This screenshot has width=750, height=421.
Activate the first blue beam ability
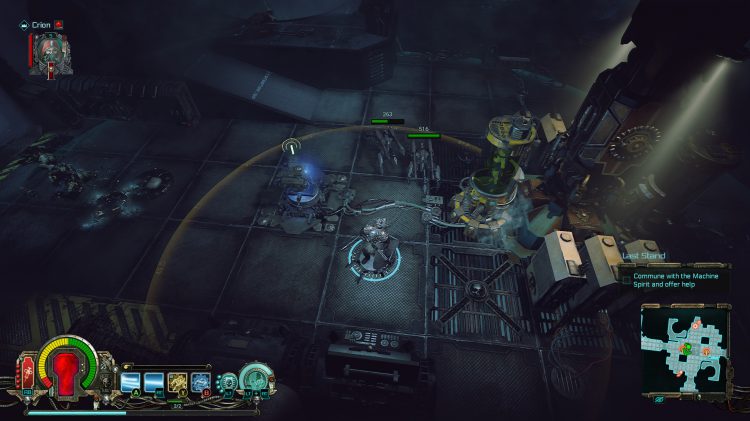point(129,381)
